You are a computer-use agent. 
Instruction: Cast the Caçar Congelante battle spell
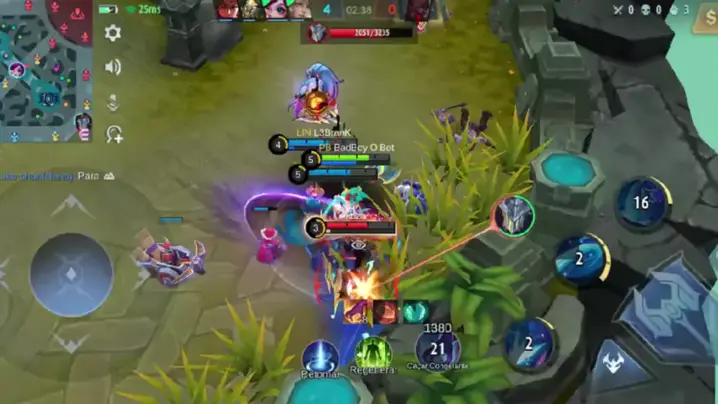437,349
